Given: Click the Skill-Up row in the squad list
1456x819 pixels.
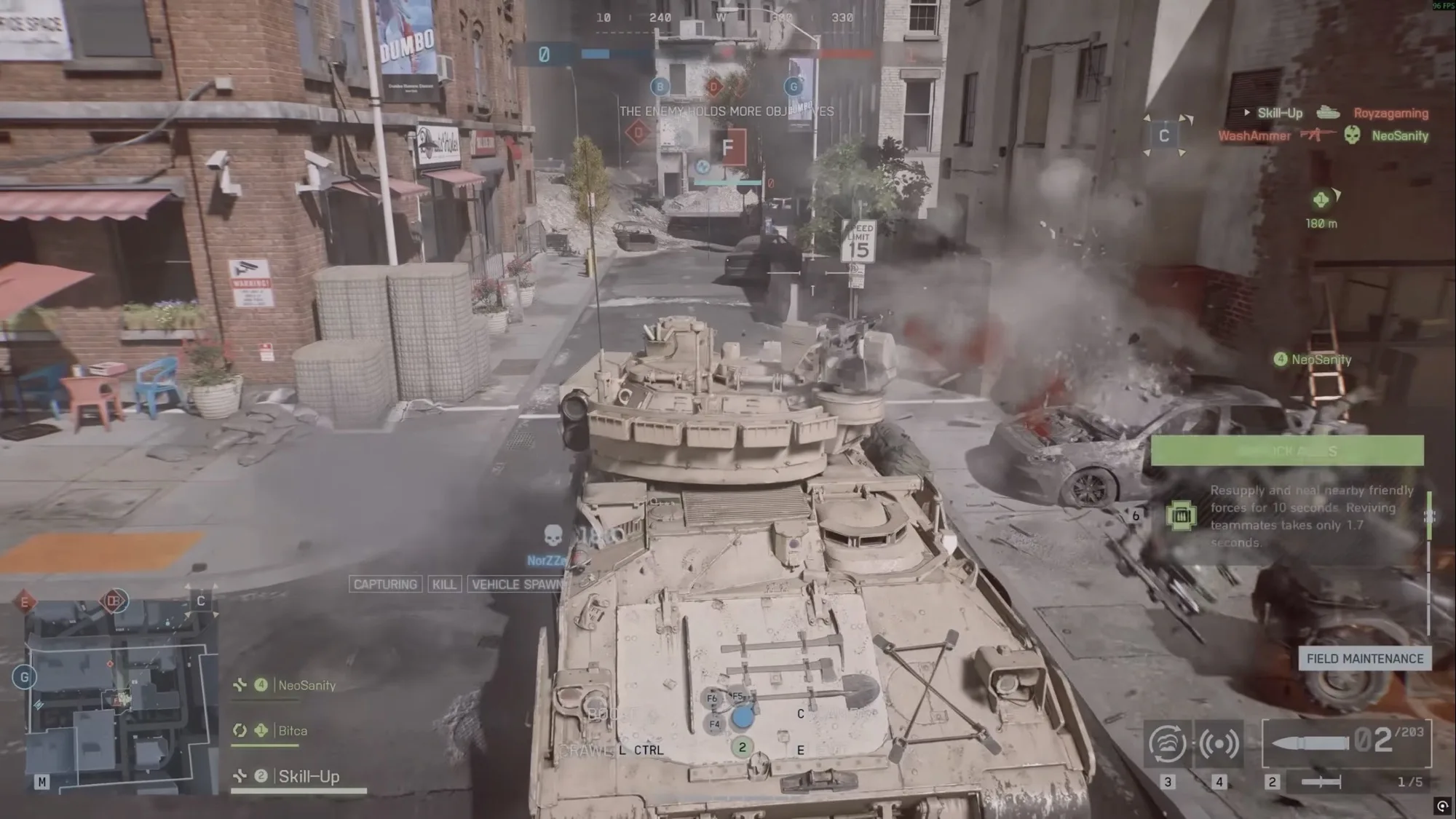Looking at the screenshot, I should (308, 777).
